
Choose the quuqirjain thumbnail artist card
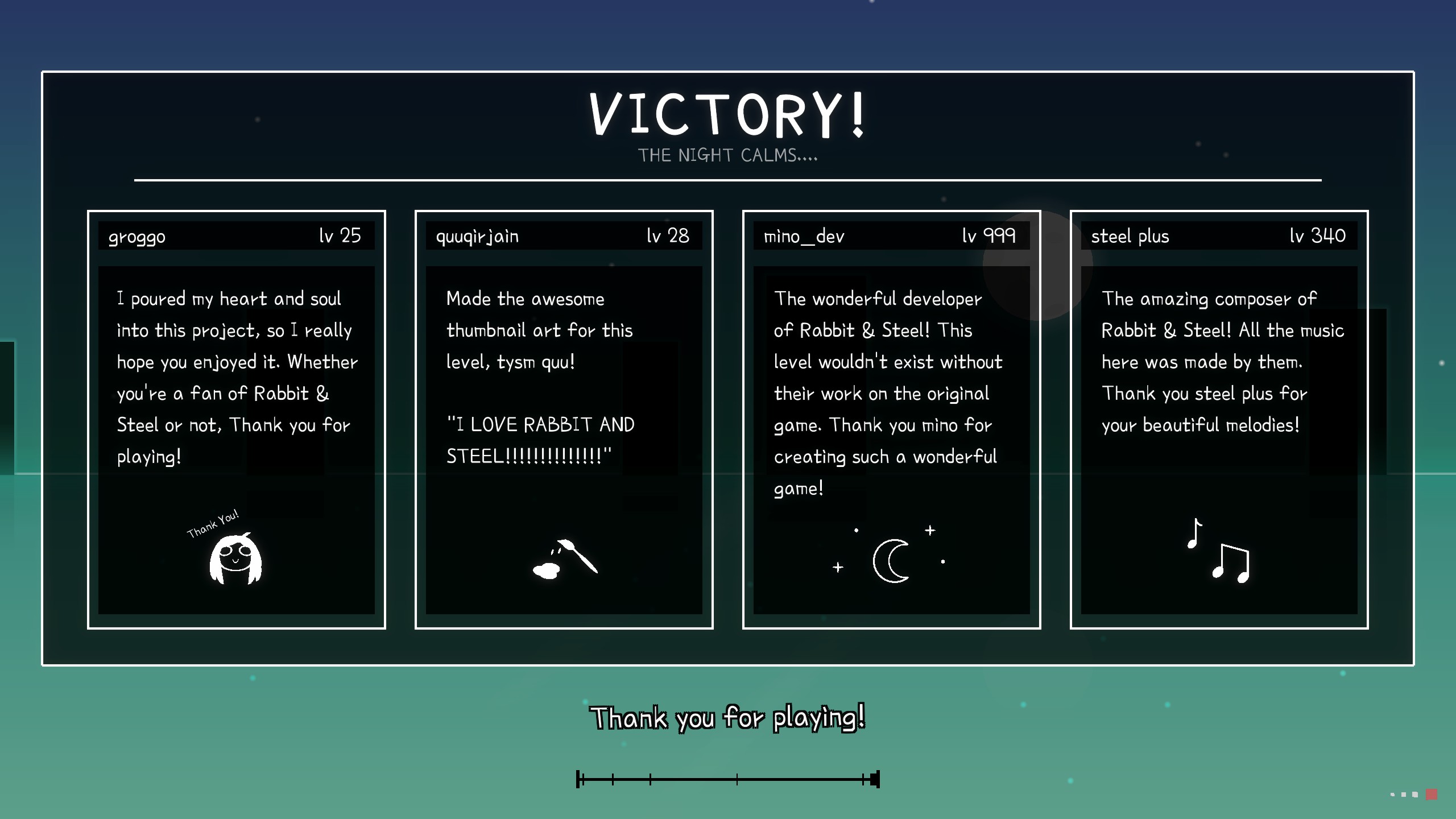pos(564,419)
